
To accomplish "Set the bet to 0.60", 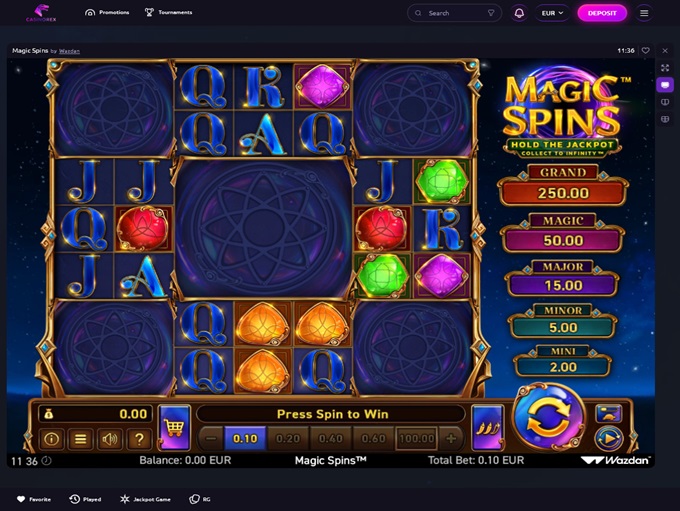I will point(373,438).
